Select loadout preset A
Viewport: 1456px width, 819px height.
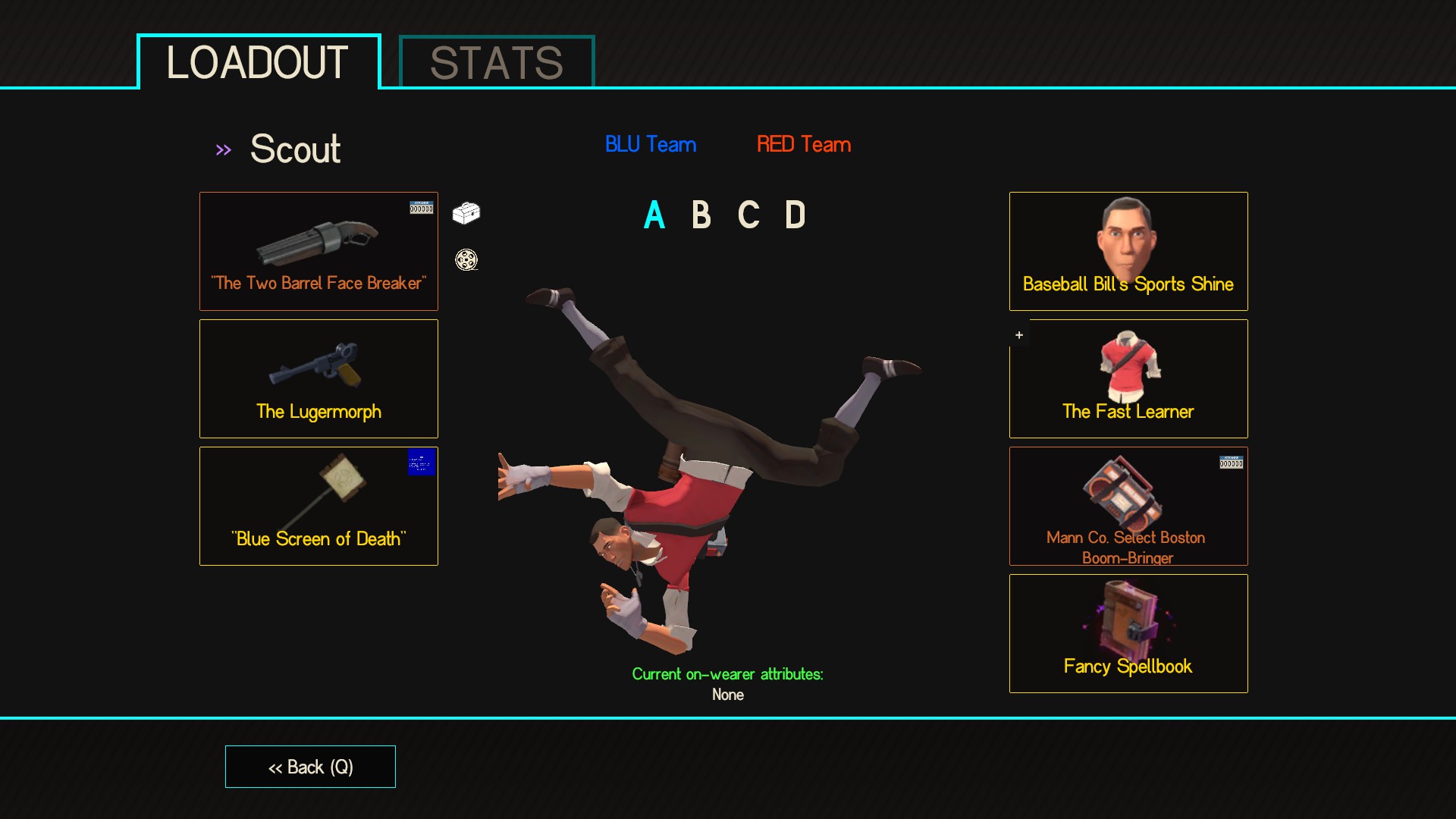[654, 215]
